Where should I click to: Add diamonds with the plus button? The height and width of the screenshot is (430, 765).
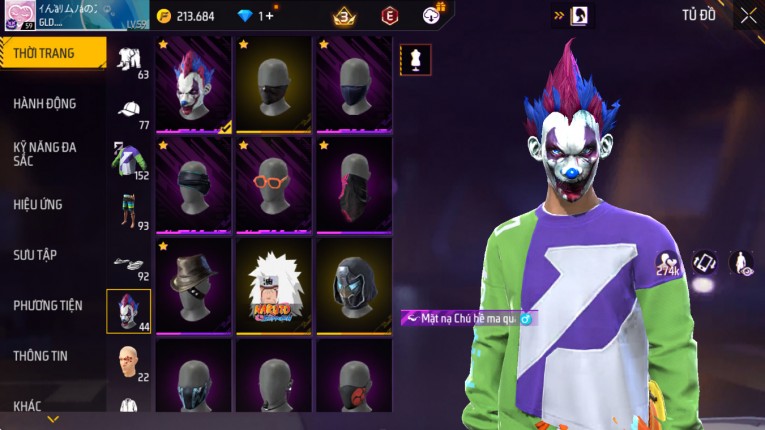pos(270,16)
